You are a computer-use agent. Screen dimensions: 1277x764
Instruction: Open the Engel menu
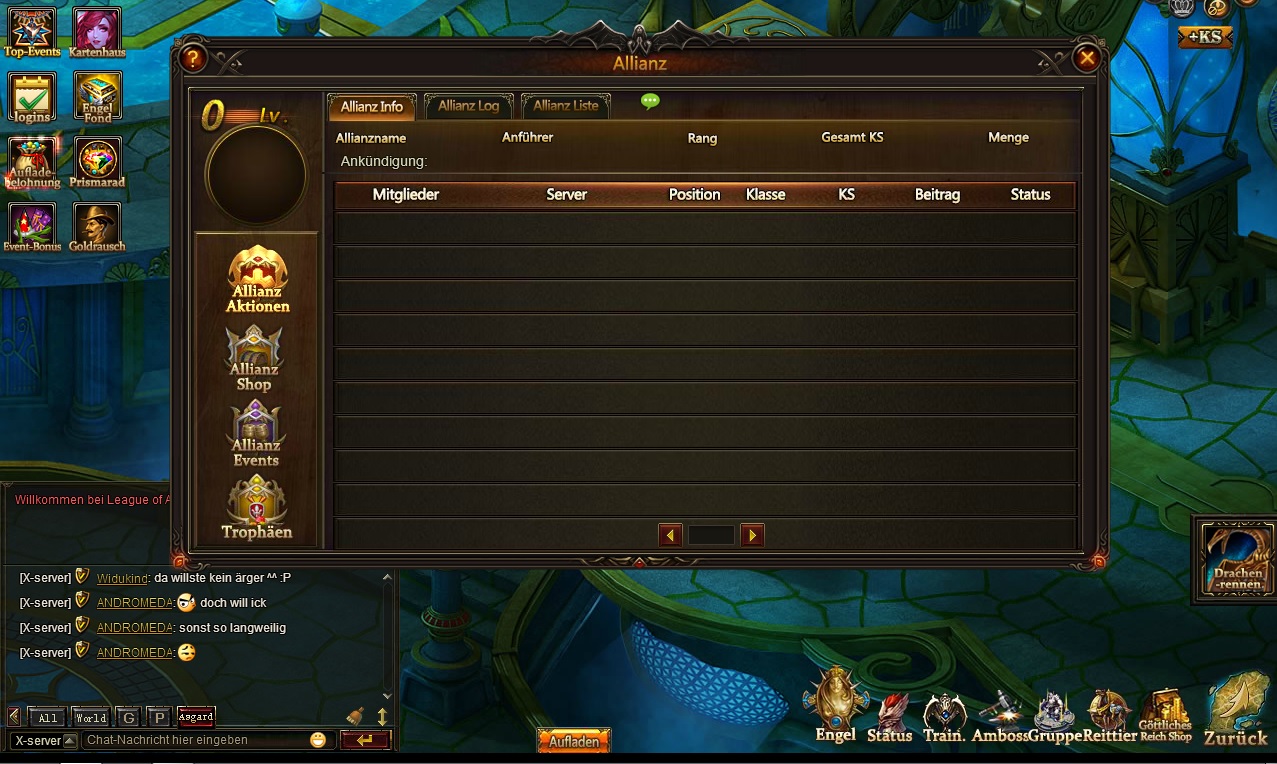(836, 705)
